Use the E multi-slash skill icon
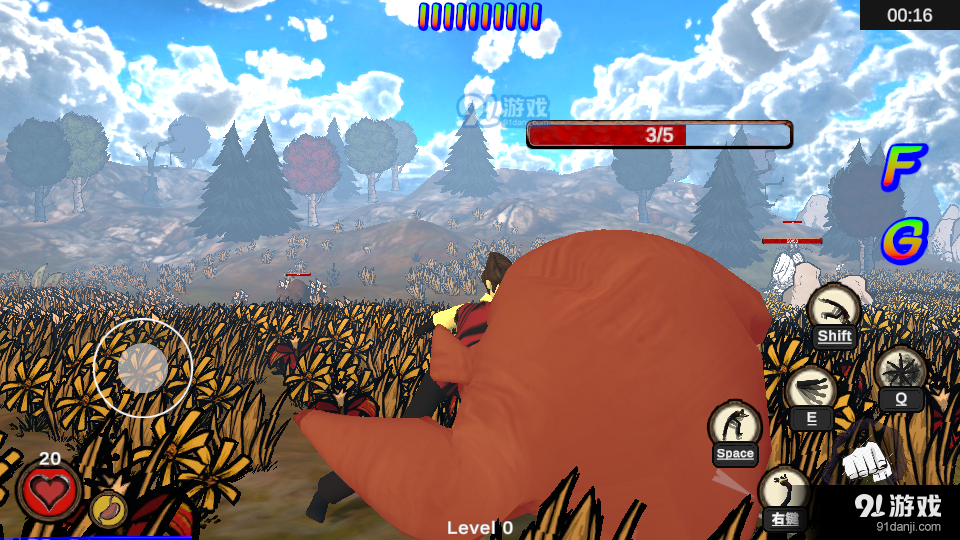 810,389
